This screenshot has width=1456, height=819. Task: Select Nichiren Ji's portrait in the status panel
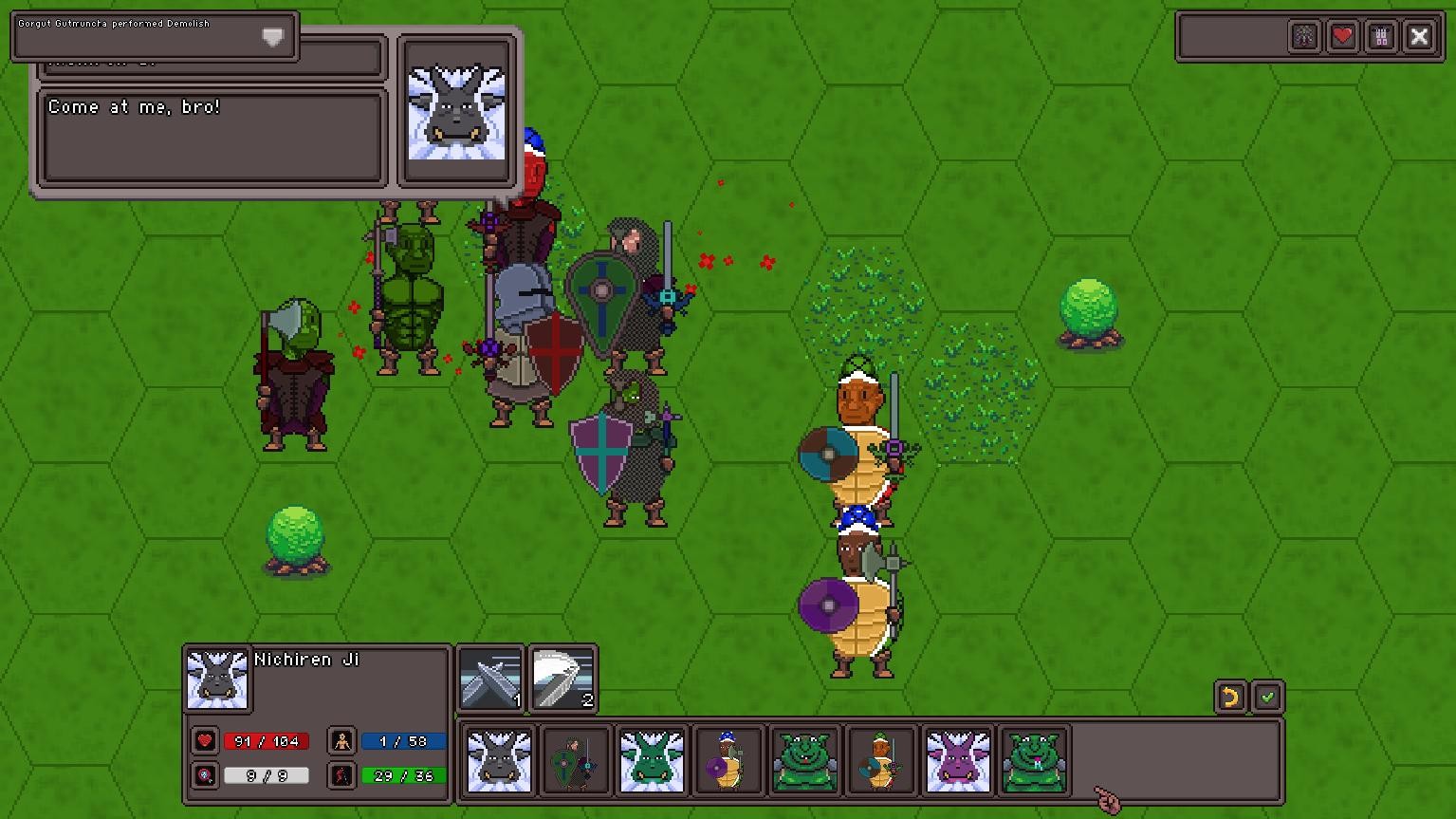click(x=216, y=679)
